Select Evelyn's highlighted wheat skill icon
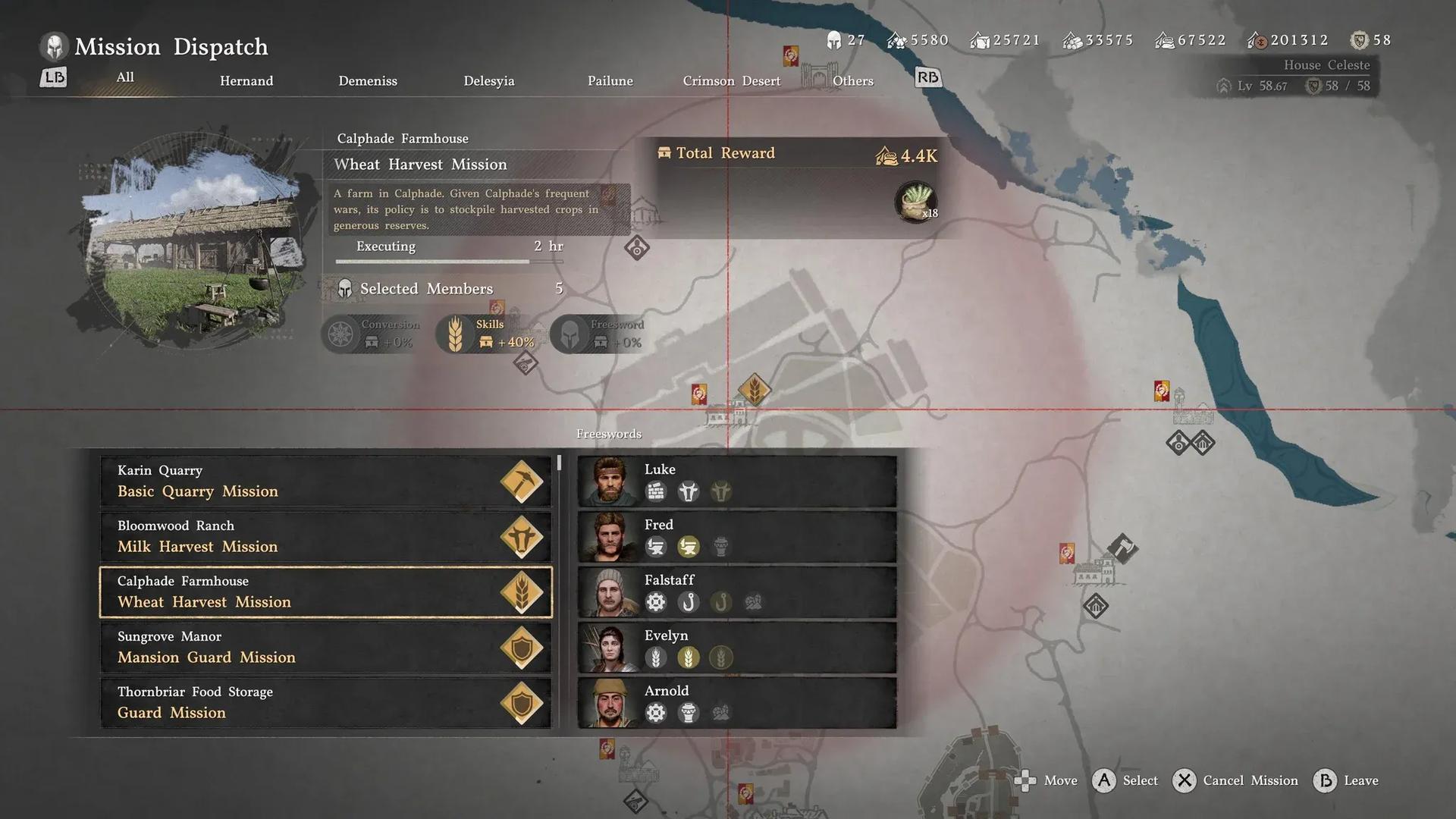This screenshot has height=819, width=1456. tap(689, 657)
